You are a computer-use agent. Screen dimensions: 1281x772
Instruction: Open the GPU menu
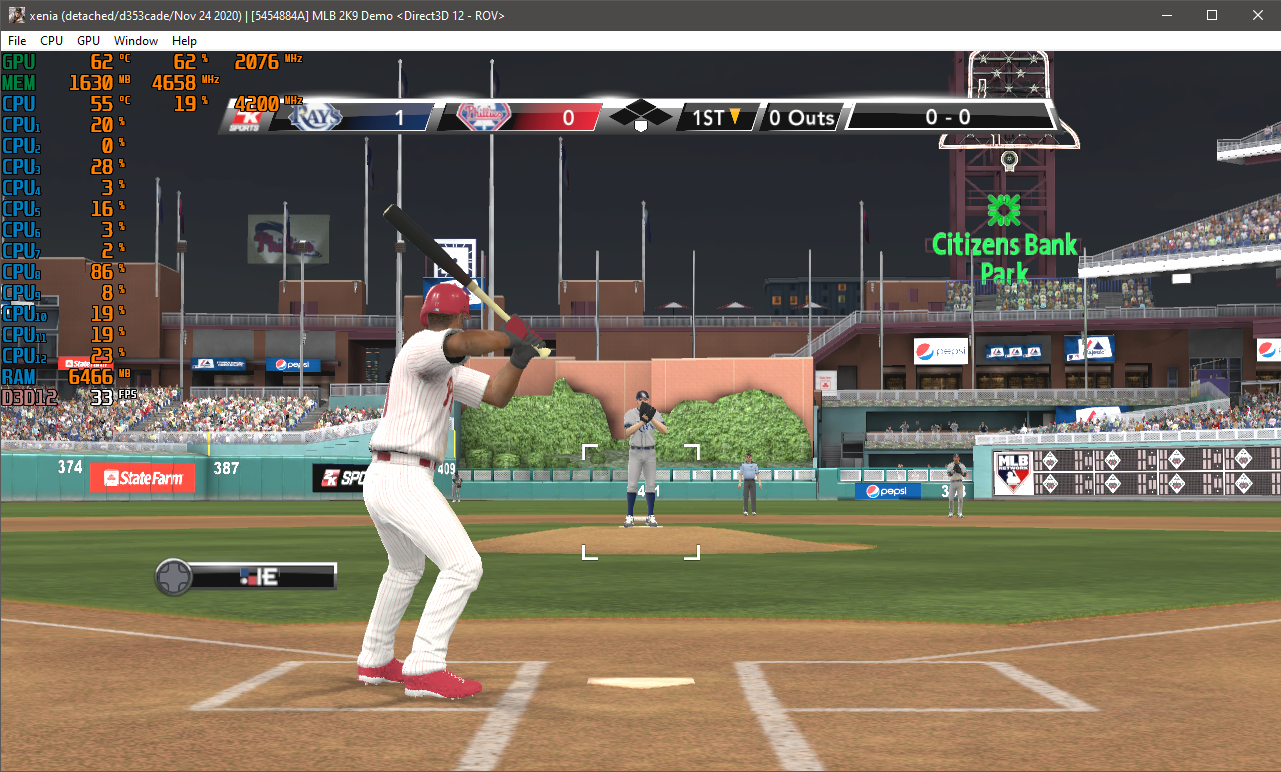tap(87, 41)
